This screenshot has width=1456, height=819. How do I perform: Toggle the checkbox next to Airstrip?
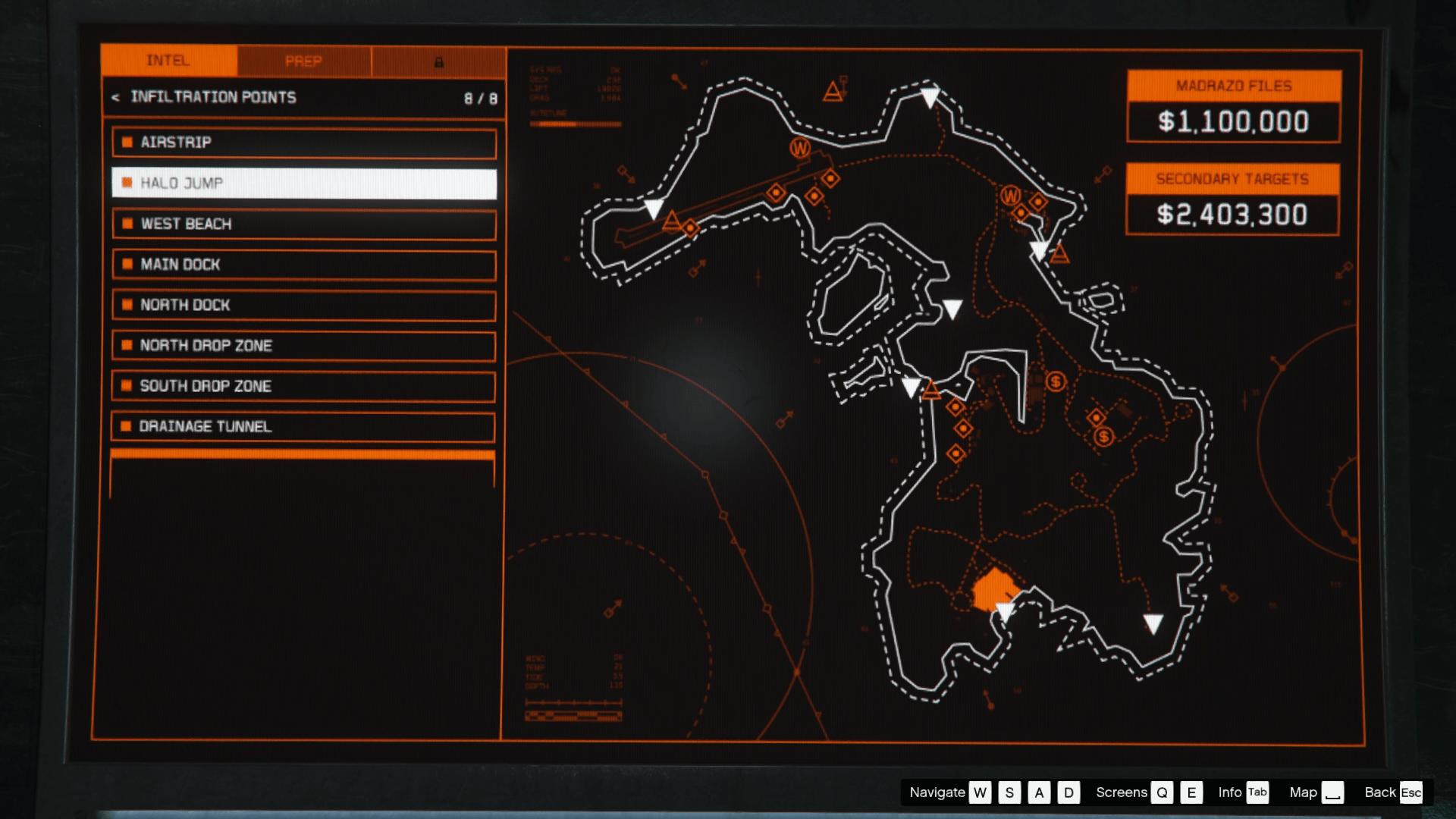(126, 142)
